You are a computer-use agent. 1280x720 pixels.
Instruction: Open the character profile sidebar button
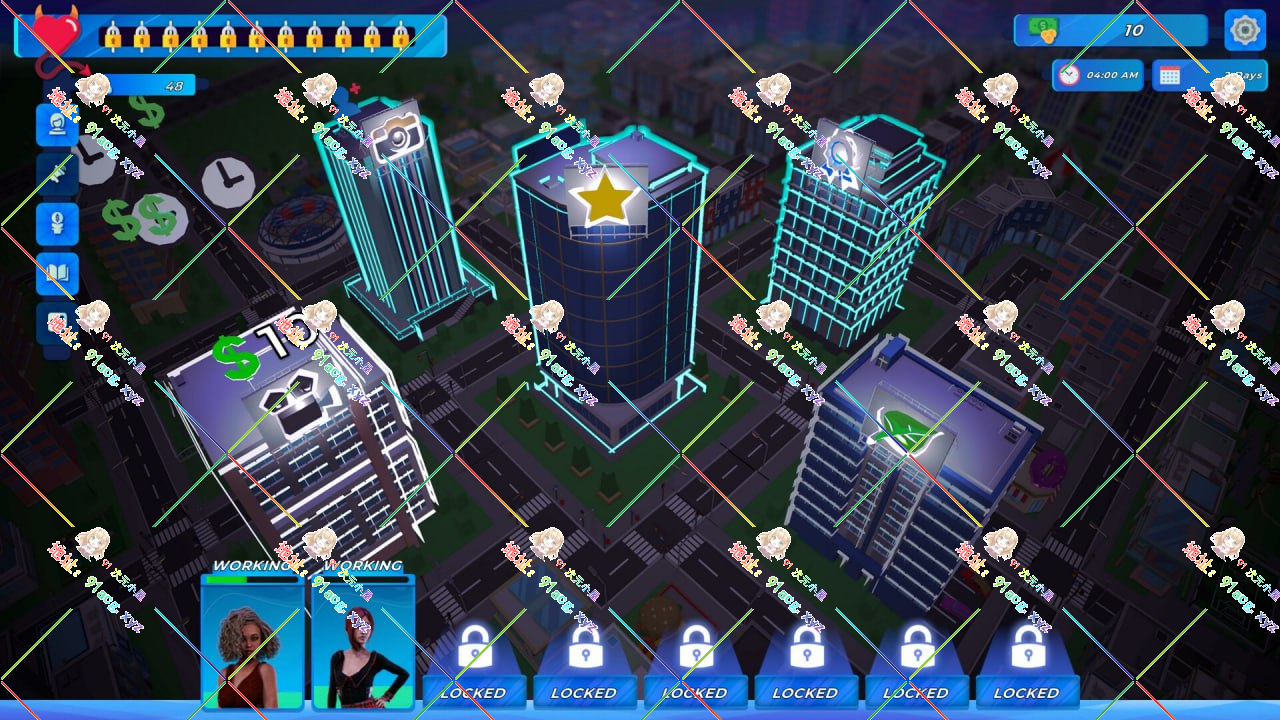tap(57, 125)
